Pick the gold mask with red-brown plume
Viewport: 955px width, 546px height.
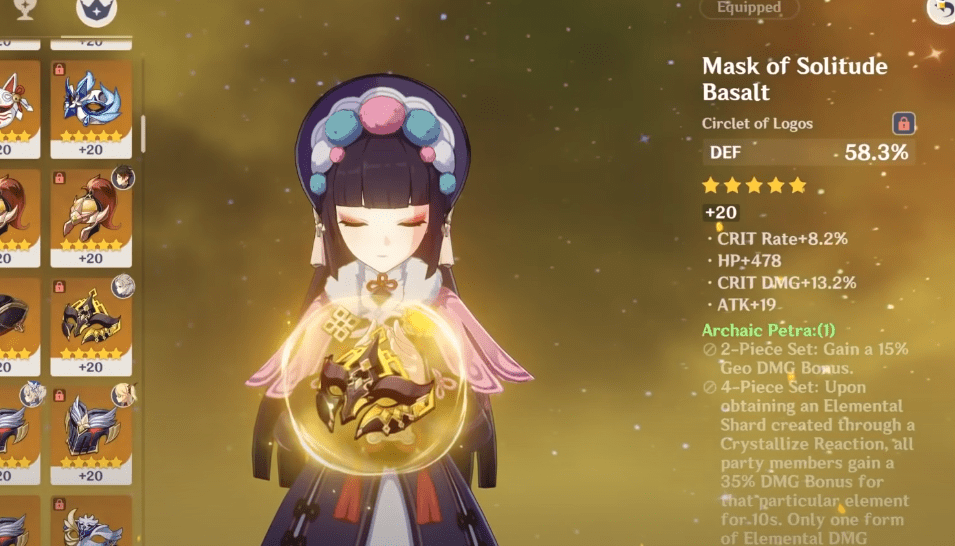[x=91, y=213]
